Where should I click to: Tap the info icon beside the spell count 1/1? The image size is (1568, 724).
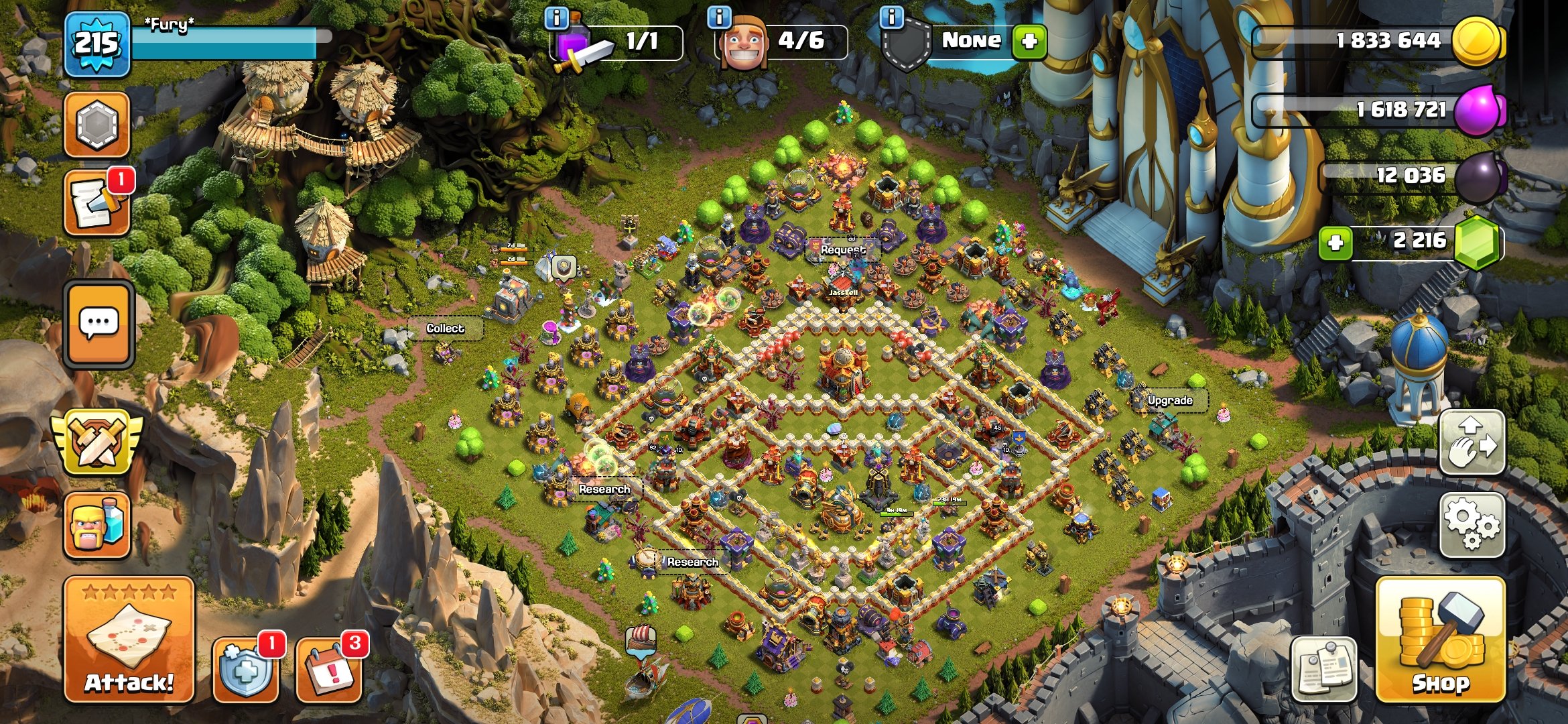click(x=556, y=19)
